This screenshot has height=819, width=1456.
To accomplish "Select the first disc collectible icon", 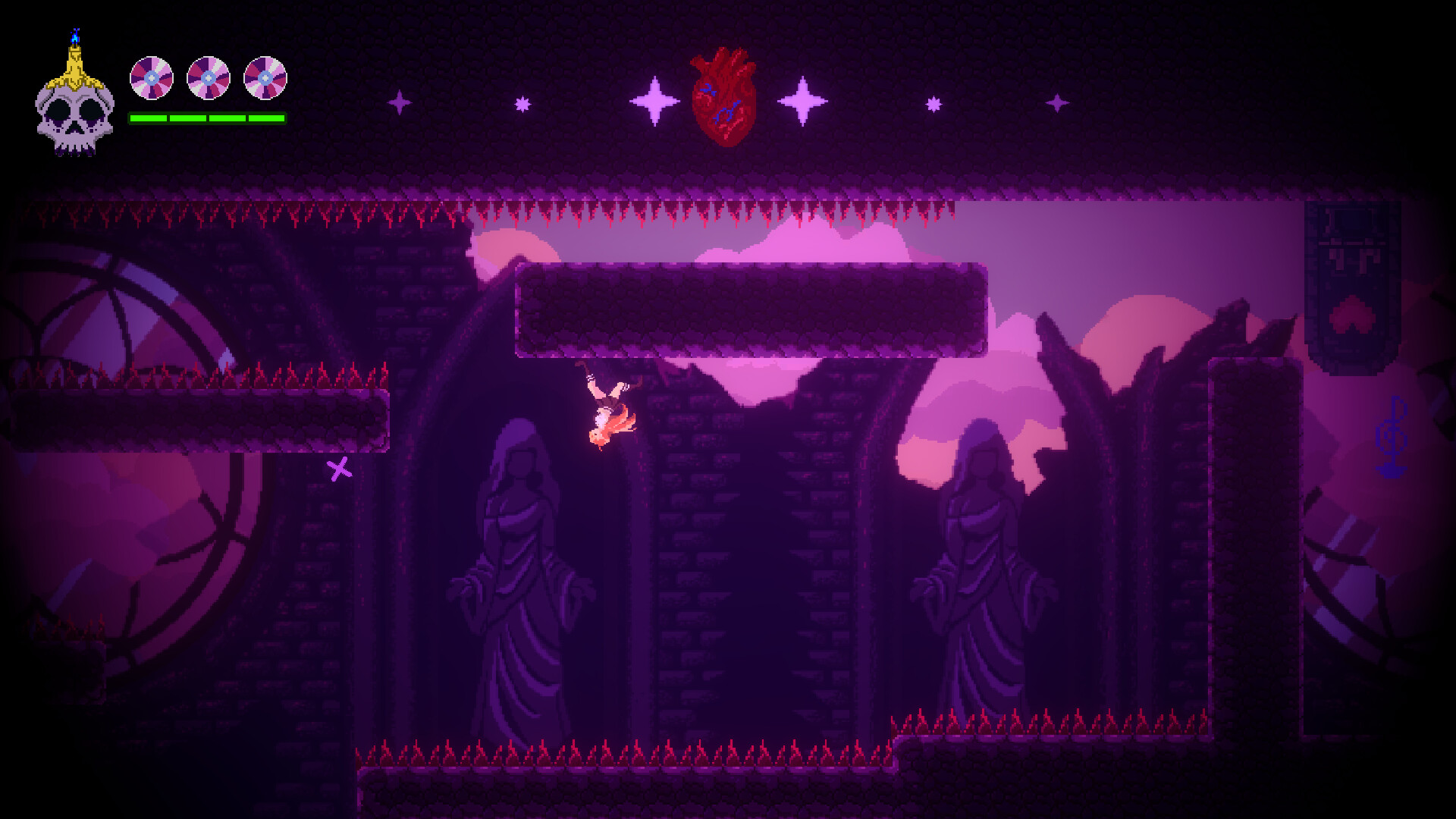I will pos(152,79).
